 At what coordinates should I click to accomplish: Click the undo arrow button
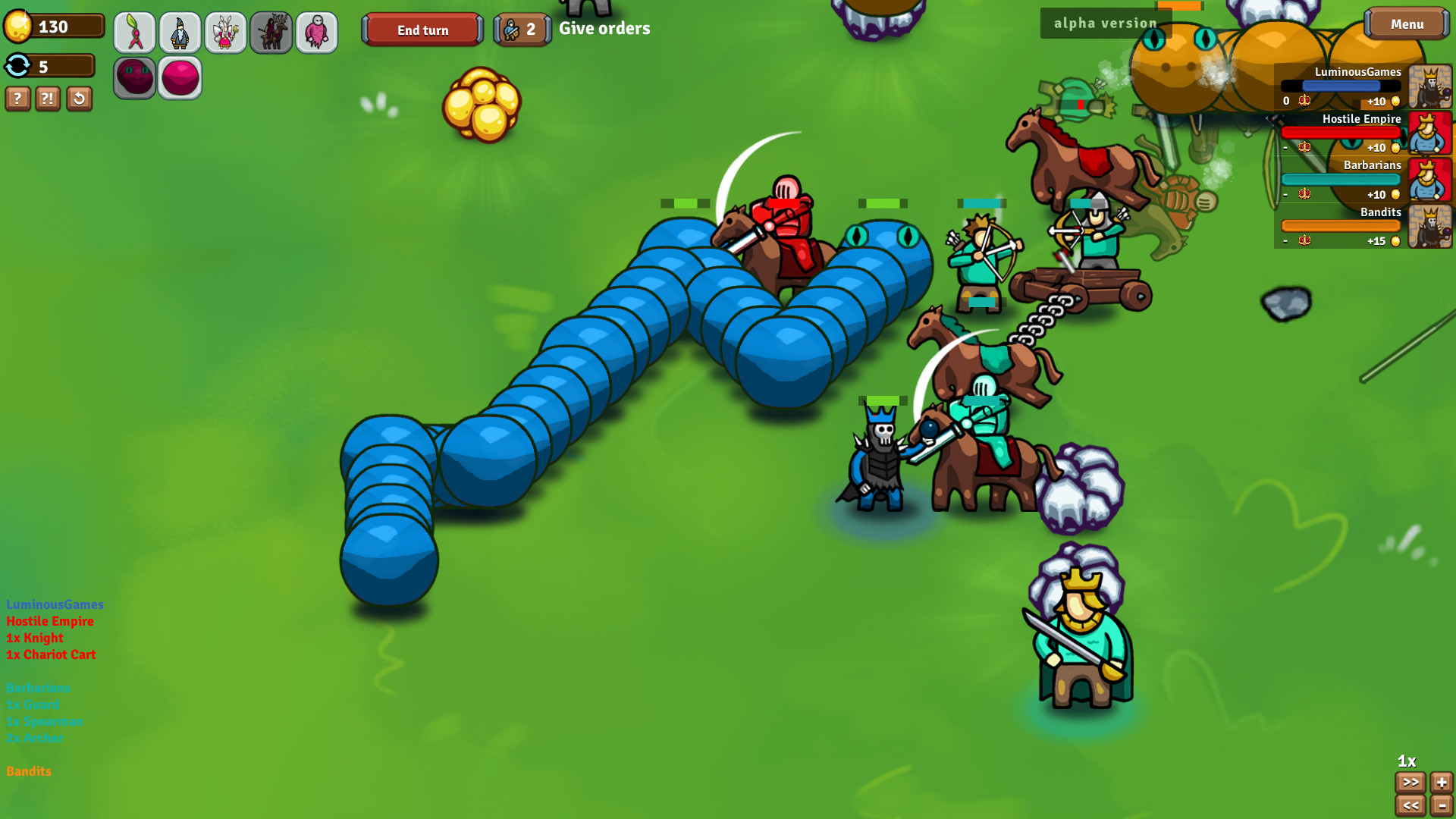click(x=79, y=99)
